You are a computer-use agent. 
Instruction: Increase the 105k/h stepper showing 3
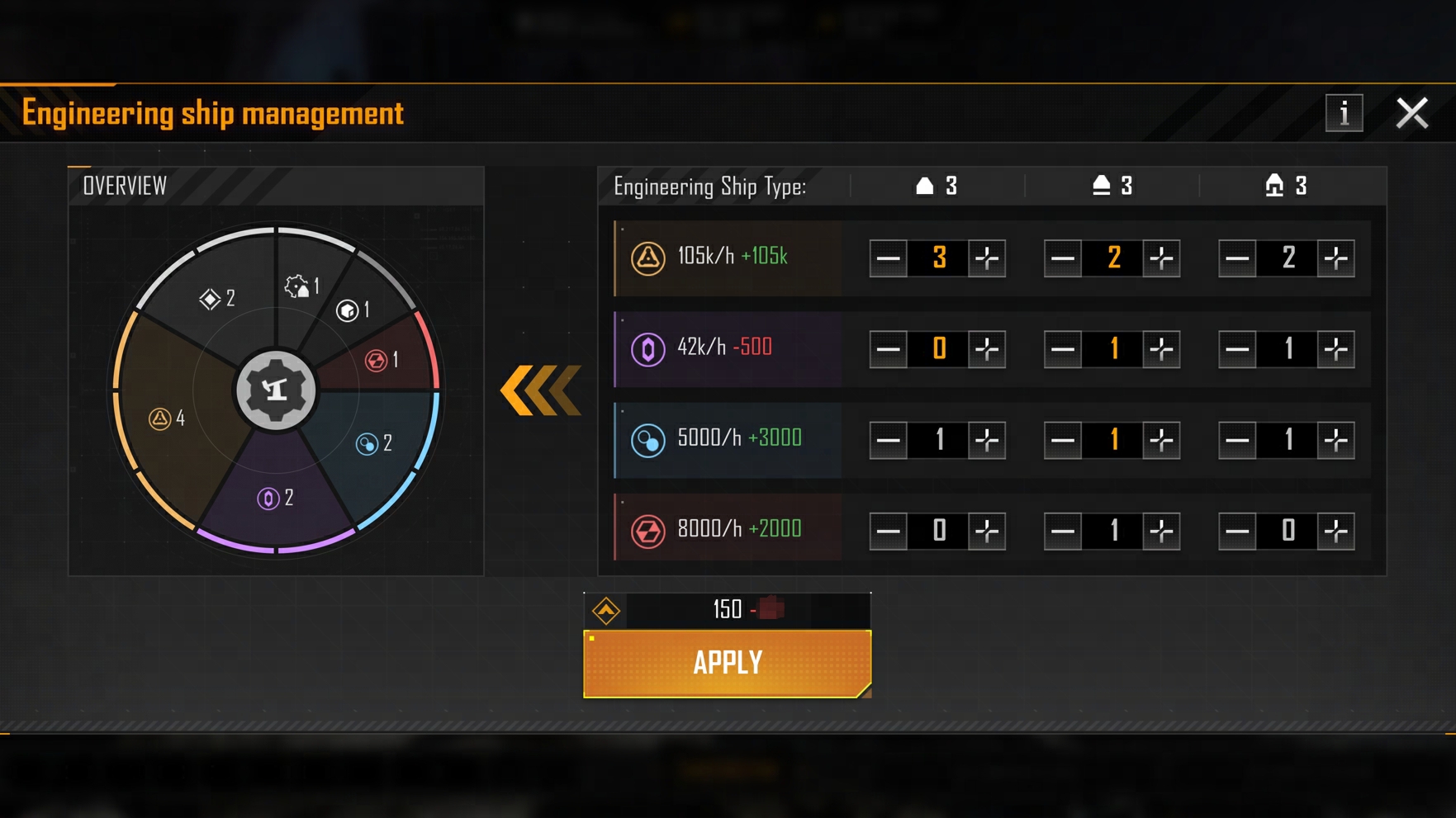[987, 258]
